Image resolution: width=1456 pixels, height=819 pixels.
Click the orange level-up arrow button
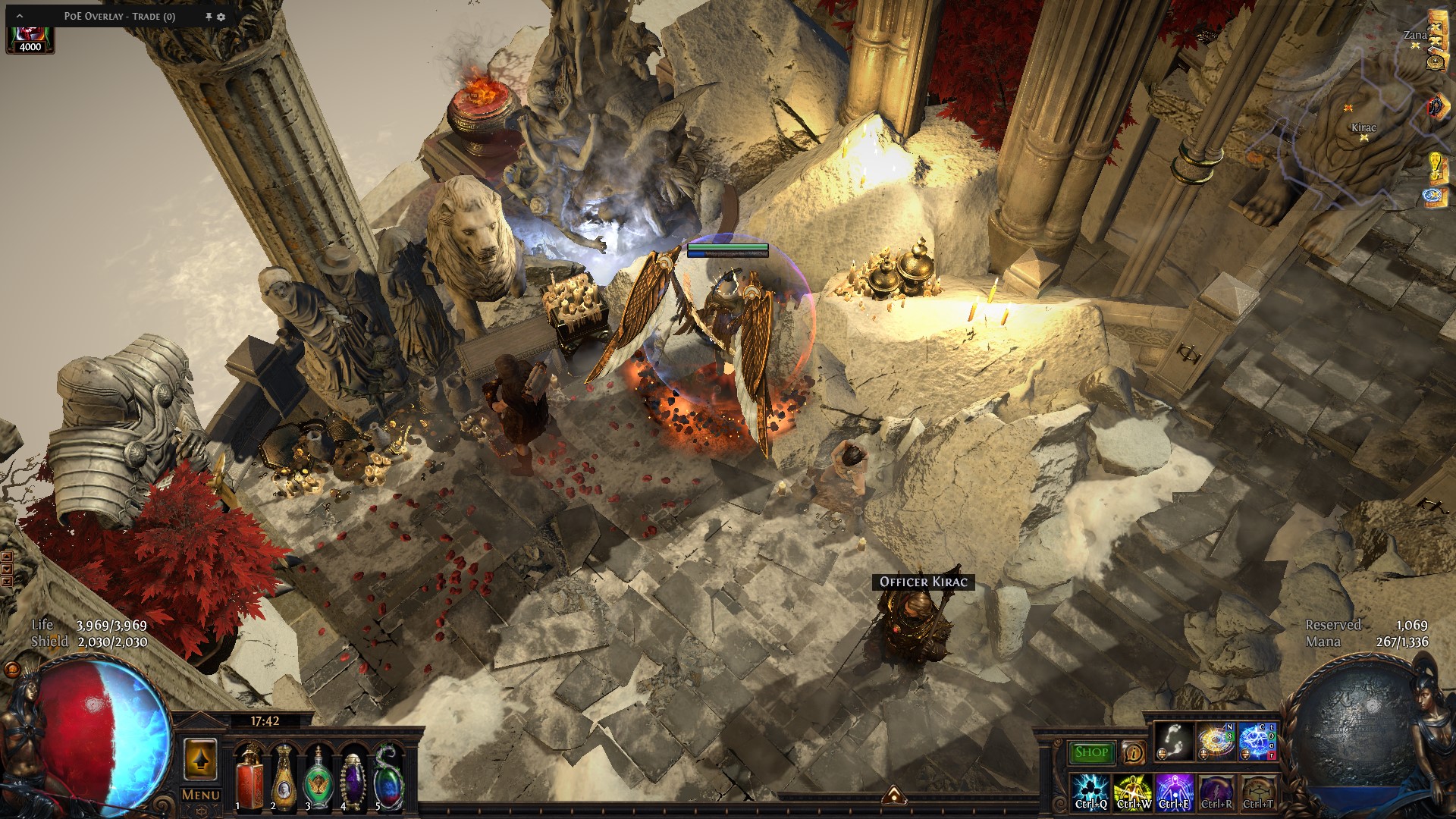pyautogui.click(x=200, y=759)
